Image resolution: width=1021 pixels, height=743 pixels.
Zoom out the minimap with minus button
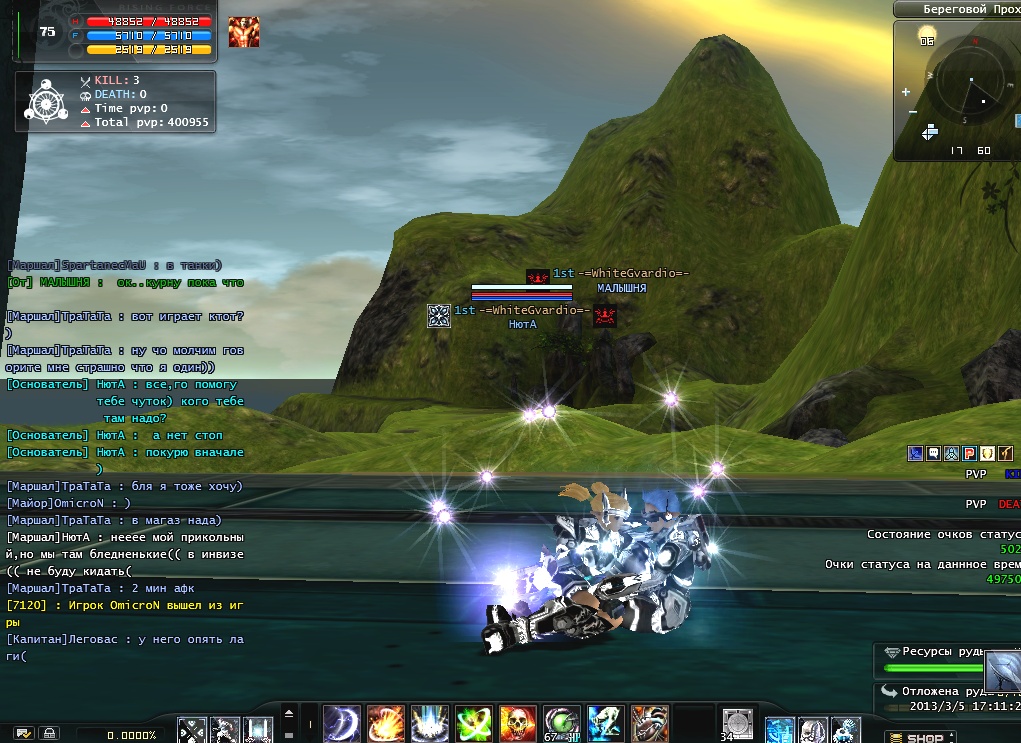[x=912, y=112]
